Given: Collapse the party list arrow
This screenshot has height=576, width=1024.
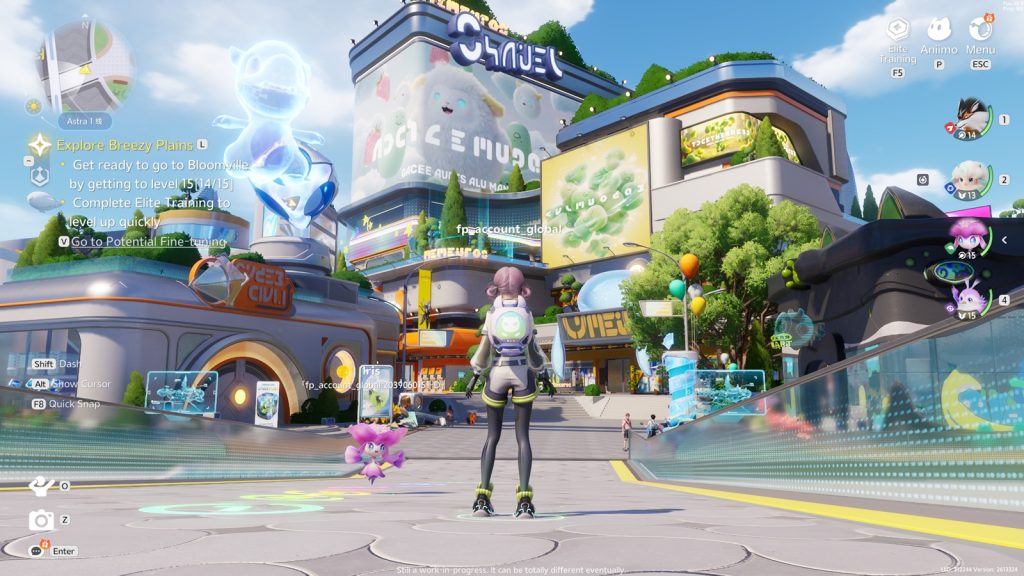Looking at the screenshot, I should (x=1005, y=241).
